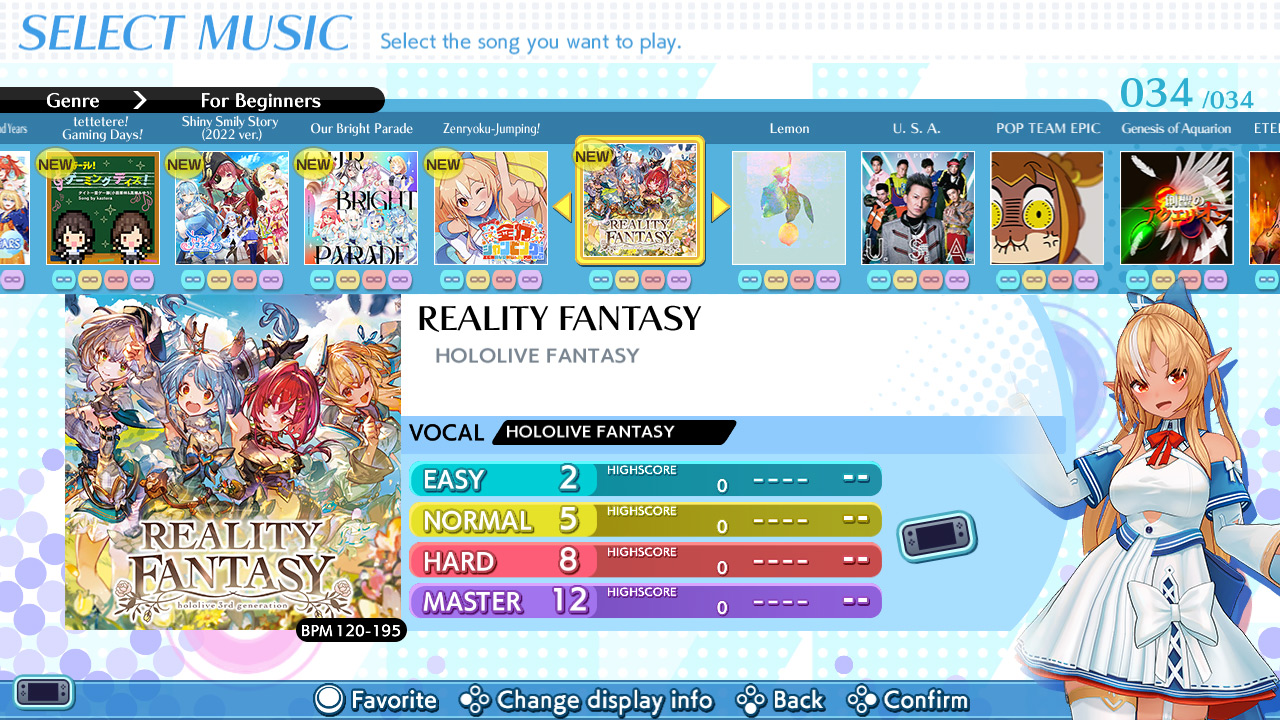Click the yellow right arrow beside REALITY FANTASY
The width and height of the screenshot is (1280, 720).
(719, 207)
